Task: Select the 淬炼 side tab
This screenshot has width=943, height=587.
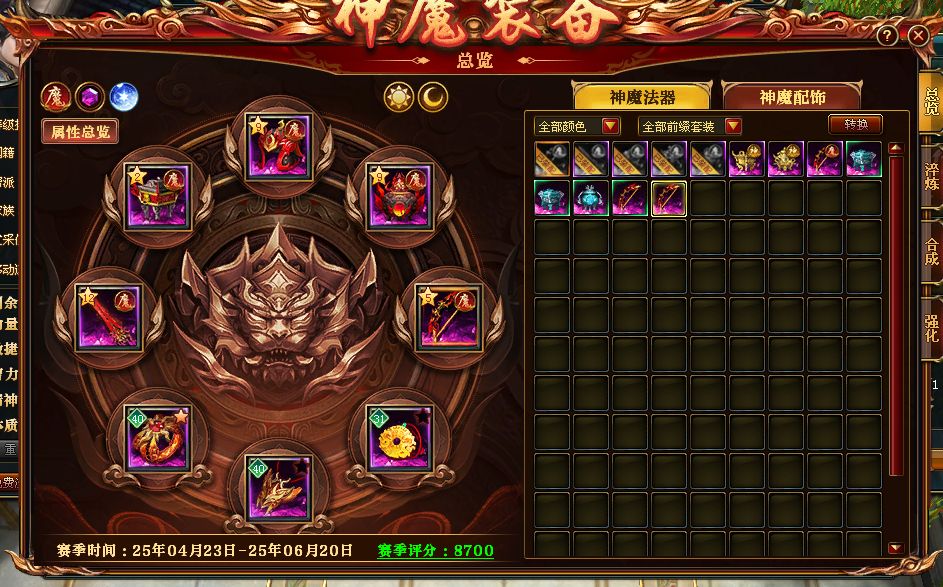Action: (931, 177)
